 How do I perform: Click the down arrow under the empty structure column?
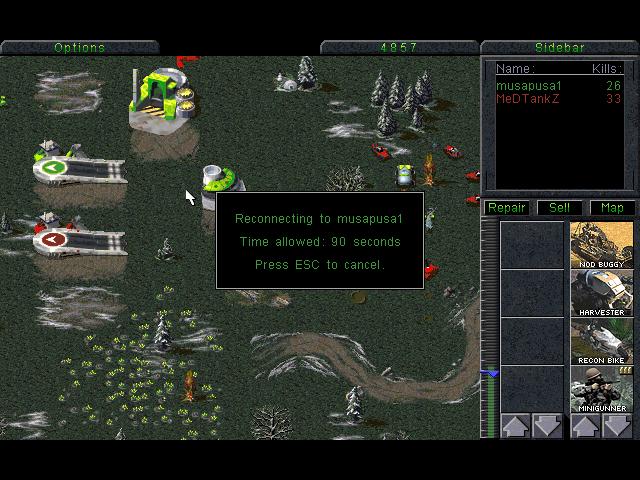(548, 426)
